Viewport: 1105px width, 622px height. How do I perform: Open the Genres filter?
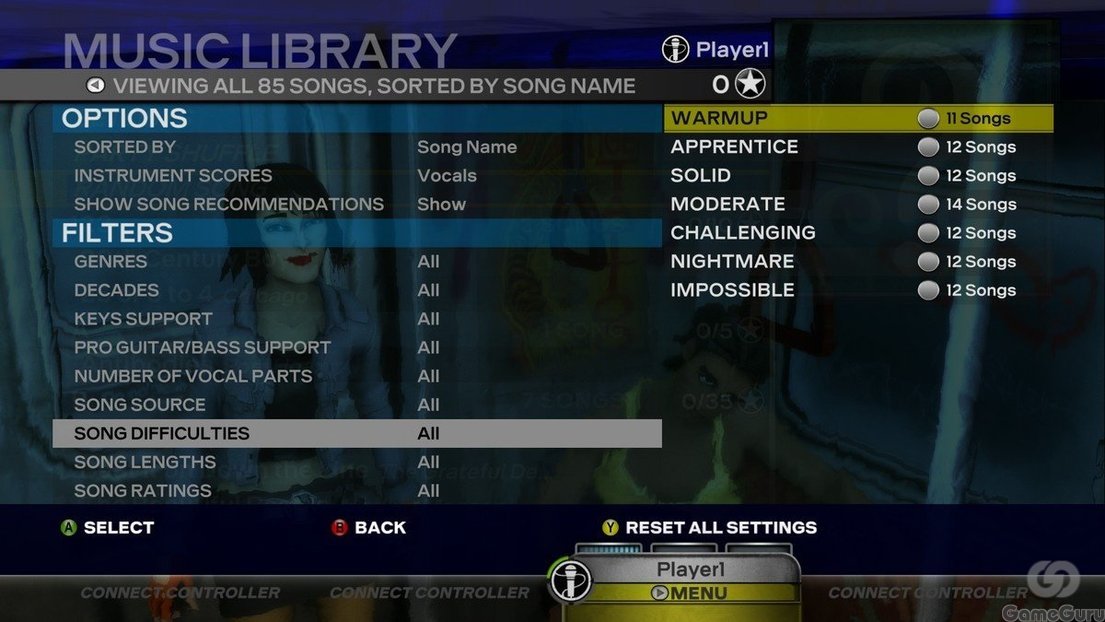[111, 262]
